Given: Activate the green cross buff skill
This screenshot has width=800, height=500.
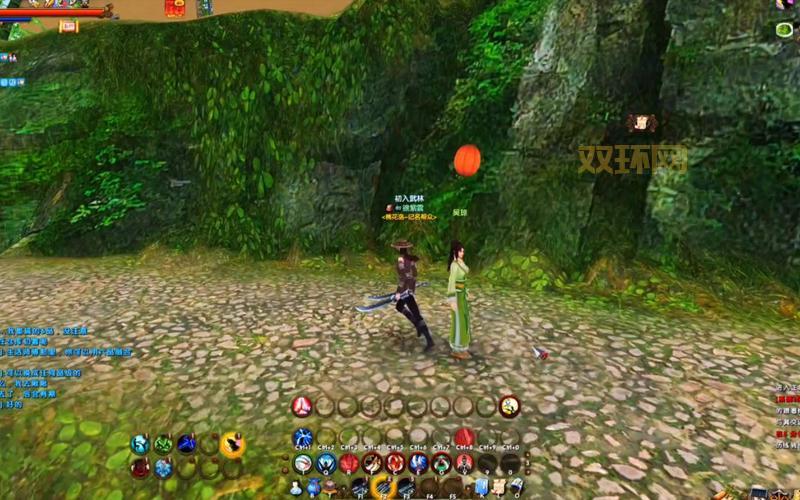Looking at the screenshot, I should 163,443.
